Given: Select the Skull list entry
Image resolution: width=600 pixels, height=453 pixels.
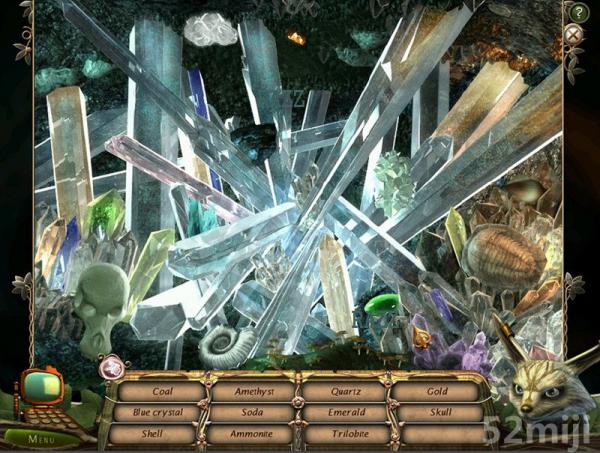Looking at the screenshot, I should 437,412.
